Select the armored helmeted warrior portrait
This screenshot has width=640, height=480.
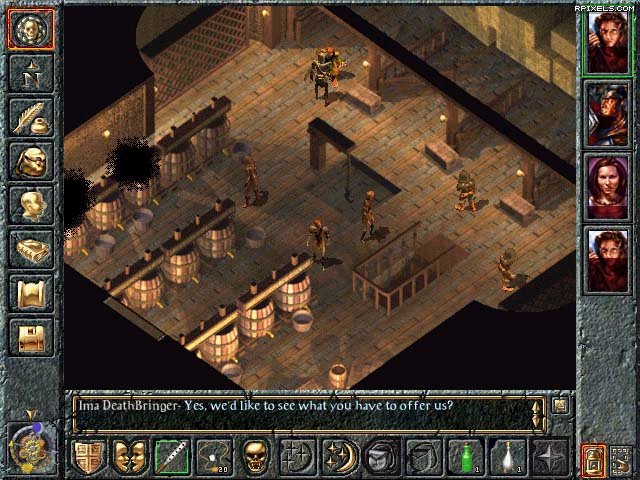607,113
